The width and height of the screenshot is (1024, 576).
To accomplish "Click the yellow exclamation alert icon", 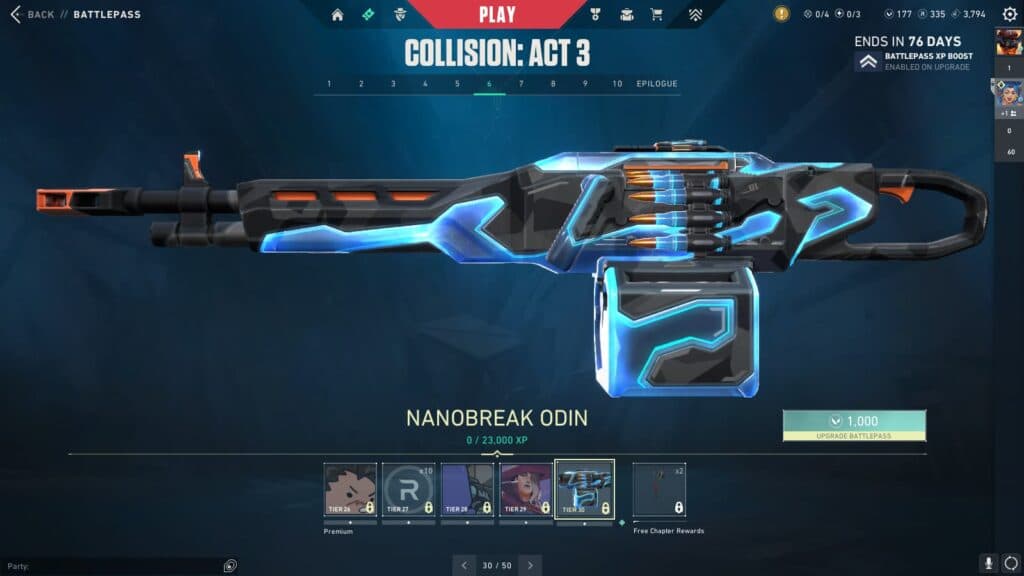I will [781, 14].
